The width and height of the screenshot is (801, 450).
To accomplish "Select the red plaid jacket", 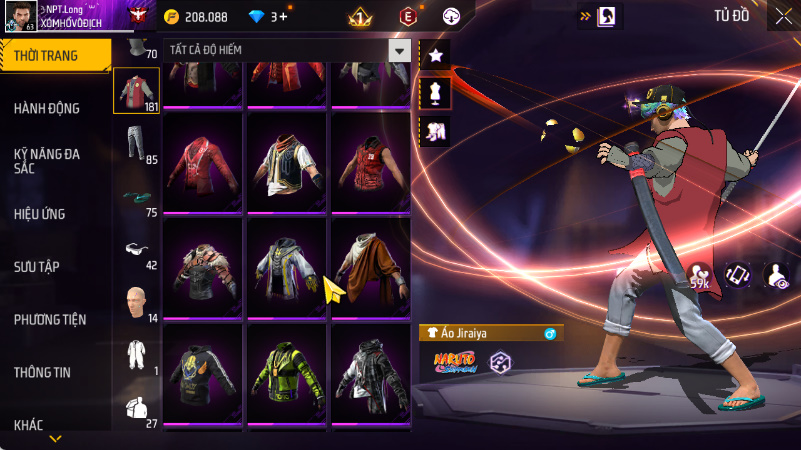I will click(x=203, y=161).
